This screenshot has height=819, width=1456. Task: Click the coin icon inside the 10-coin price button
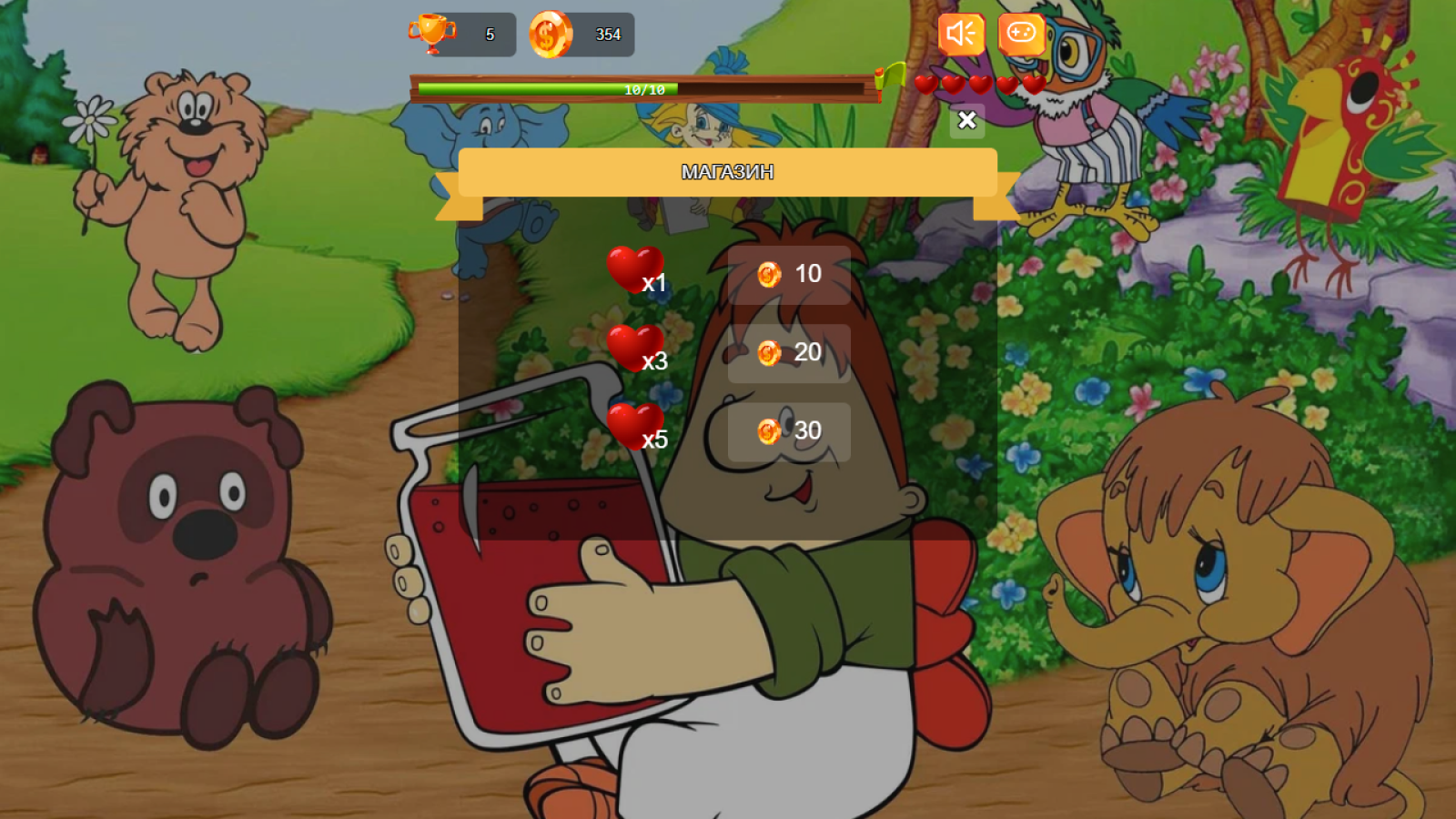tap(768, 274)
